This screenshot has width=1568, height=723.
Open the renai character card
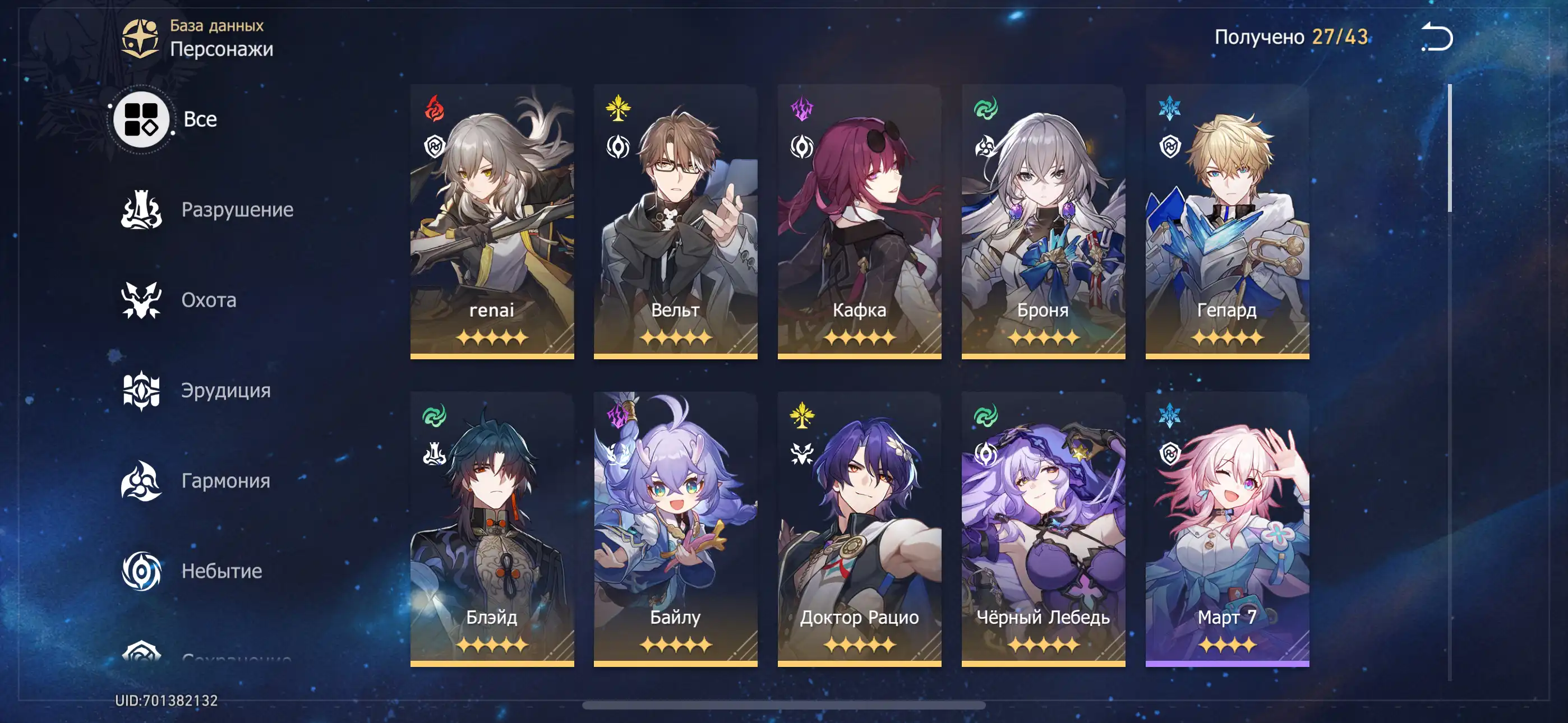pos(492,221)
